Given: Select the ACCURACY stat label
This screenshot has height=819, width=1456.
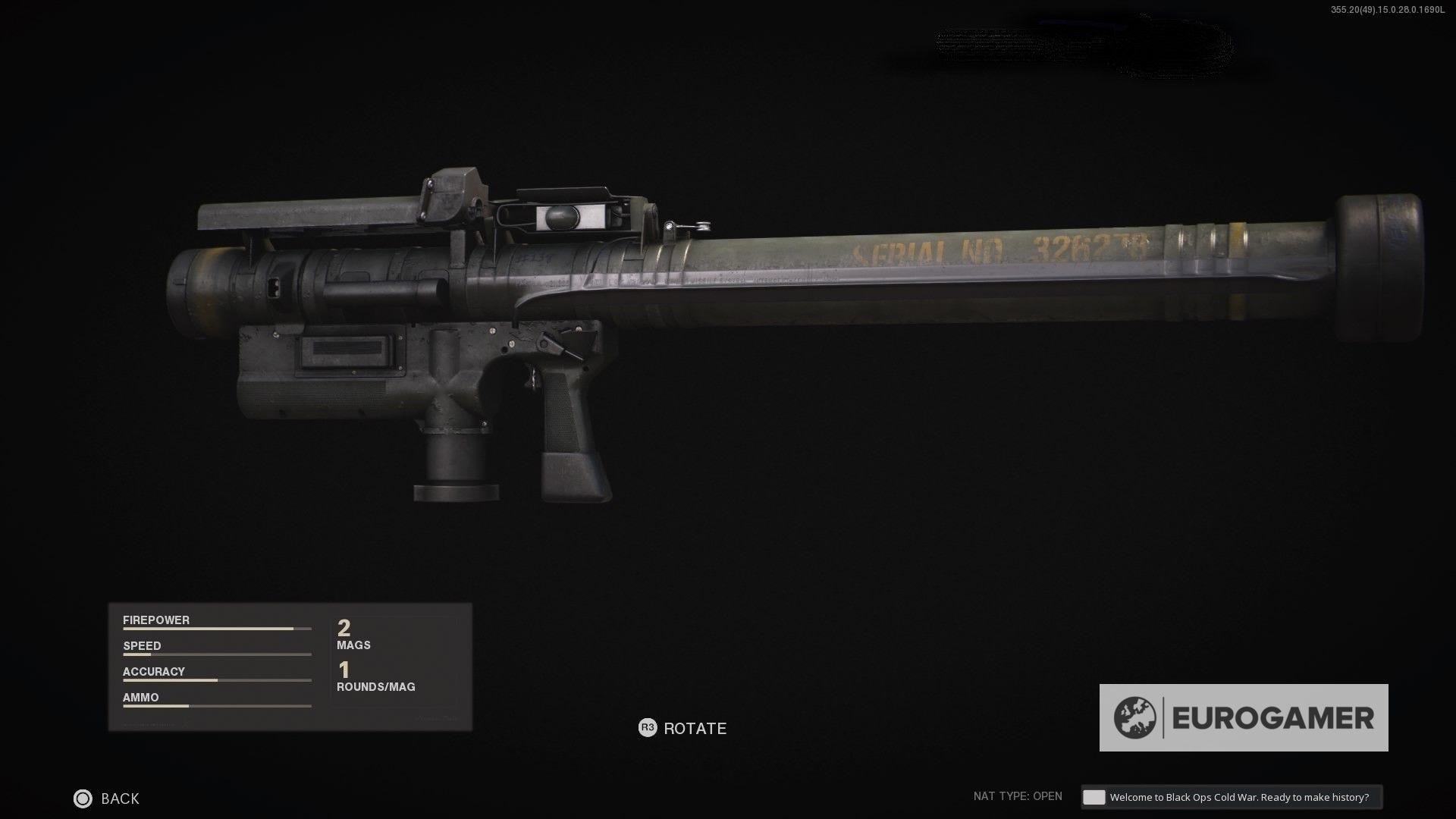Looking at the screenshot, I should 153,671.
